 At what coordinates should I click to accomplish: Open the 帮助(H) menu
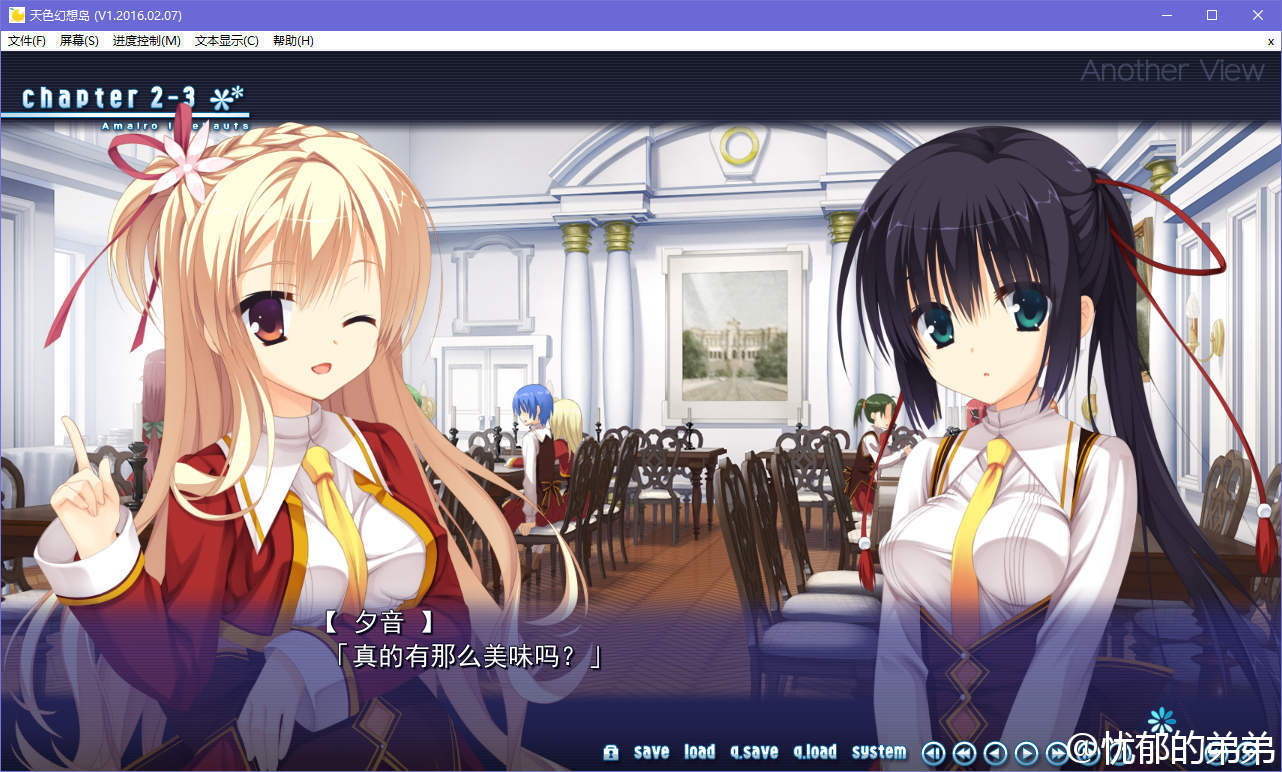click(x=293, y=41)
